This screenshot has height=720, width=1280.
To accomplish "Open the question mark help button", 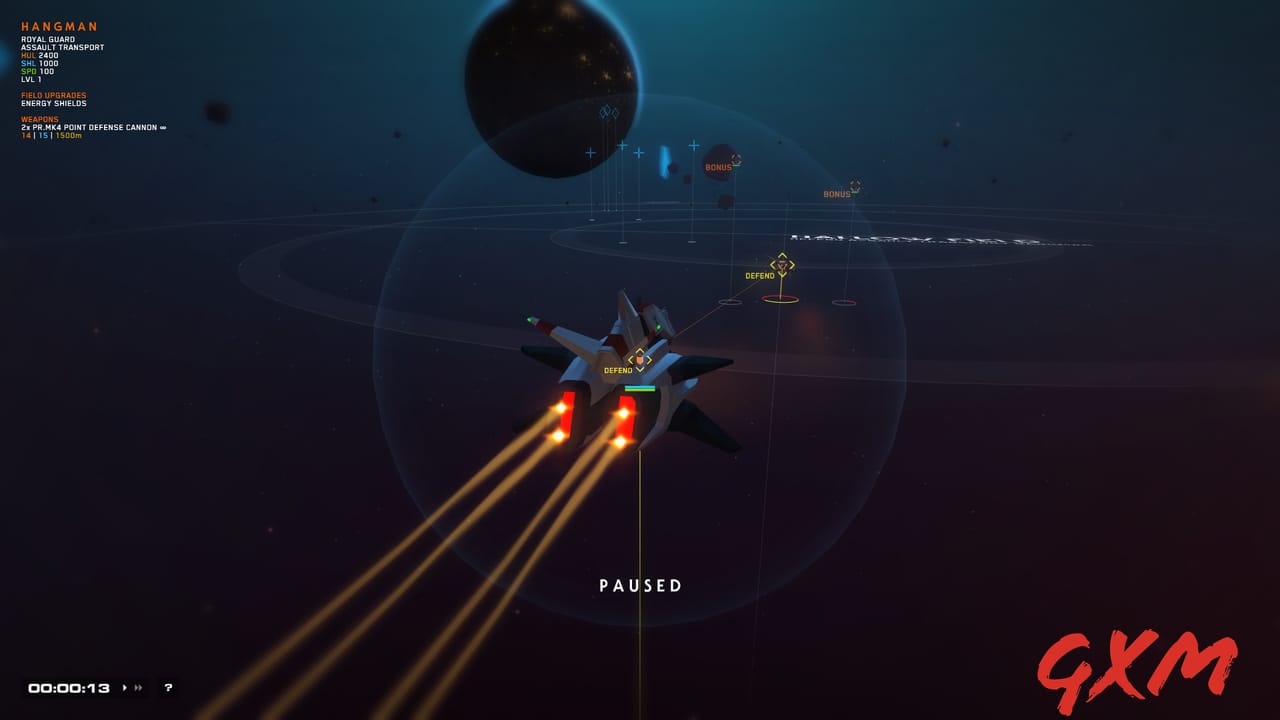I will coord(167,687).
